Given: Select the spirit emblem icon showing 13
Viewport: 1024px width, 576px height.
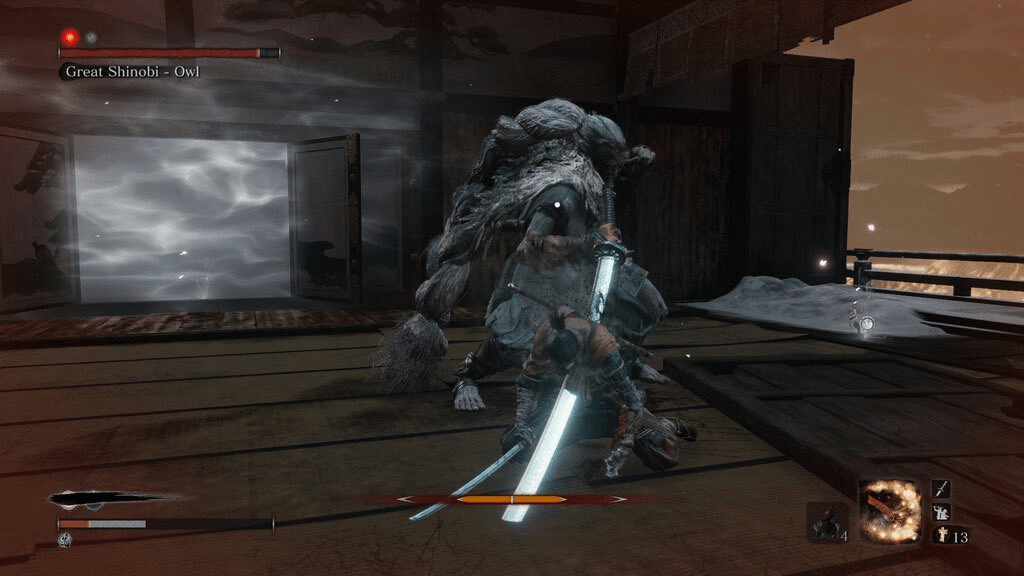Looking at the screenshot, I should [x=941, y=535].
